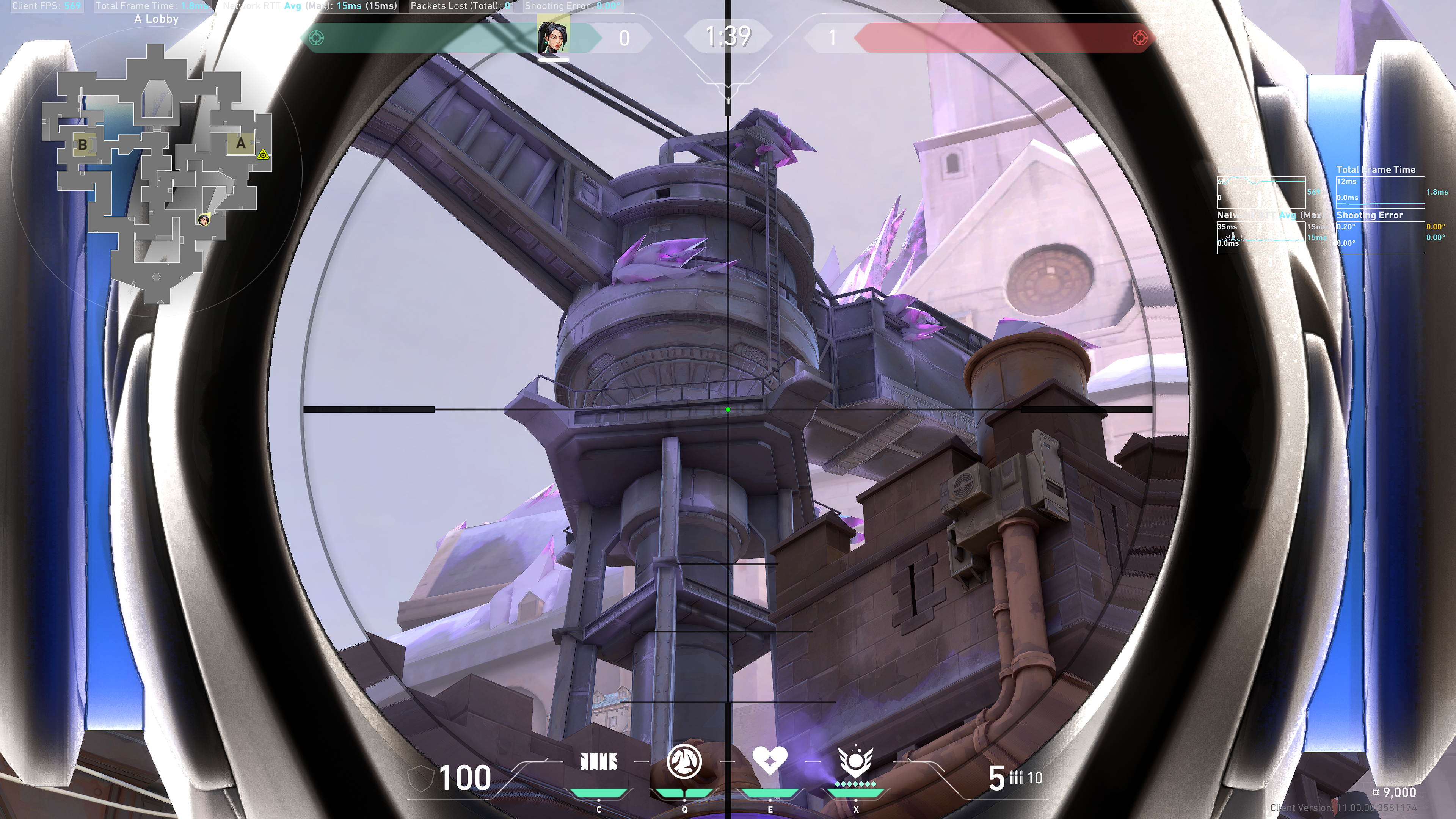Viewport: 1456px width, 819px height.
Task: Activate the Barrier Orb wall ability
Action: (599, 762)
